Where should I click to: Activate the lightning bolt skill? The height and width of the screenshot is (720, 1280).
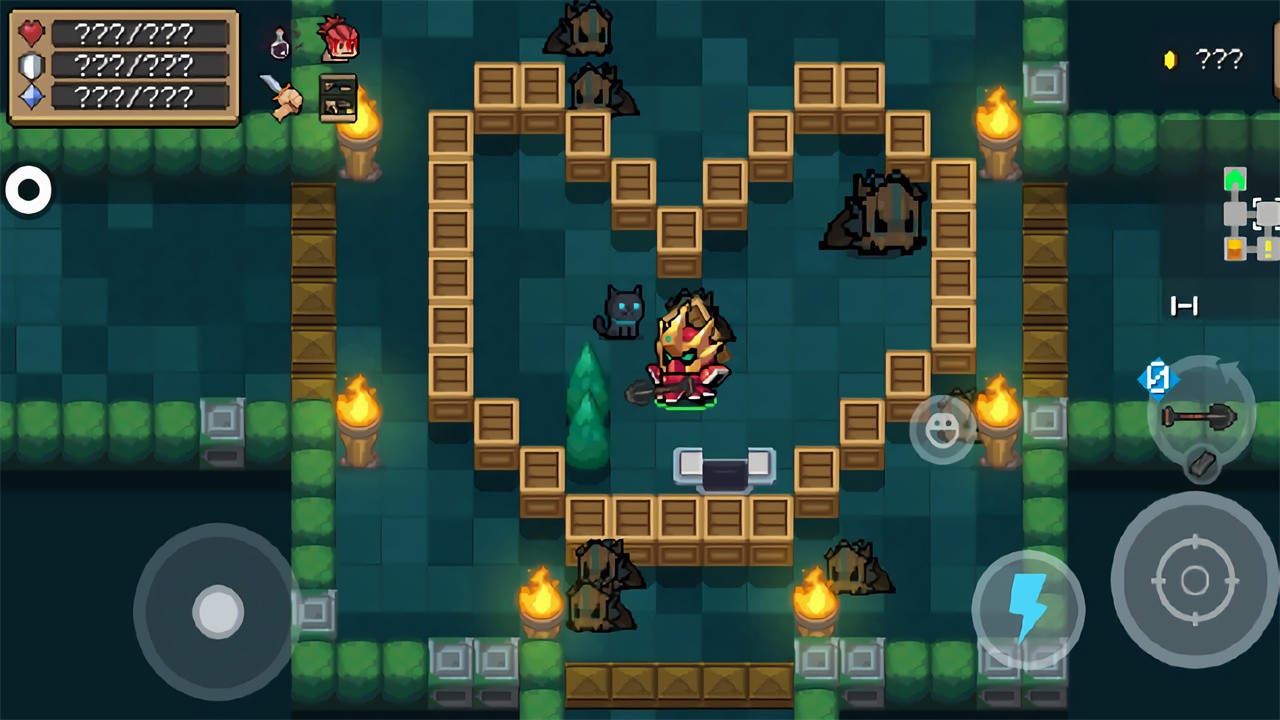pyautogui.click(x=1027, y=606)
